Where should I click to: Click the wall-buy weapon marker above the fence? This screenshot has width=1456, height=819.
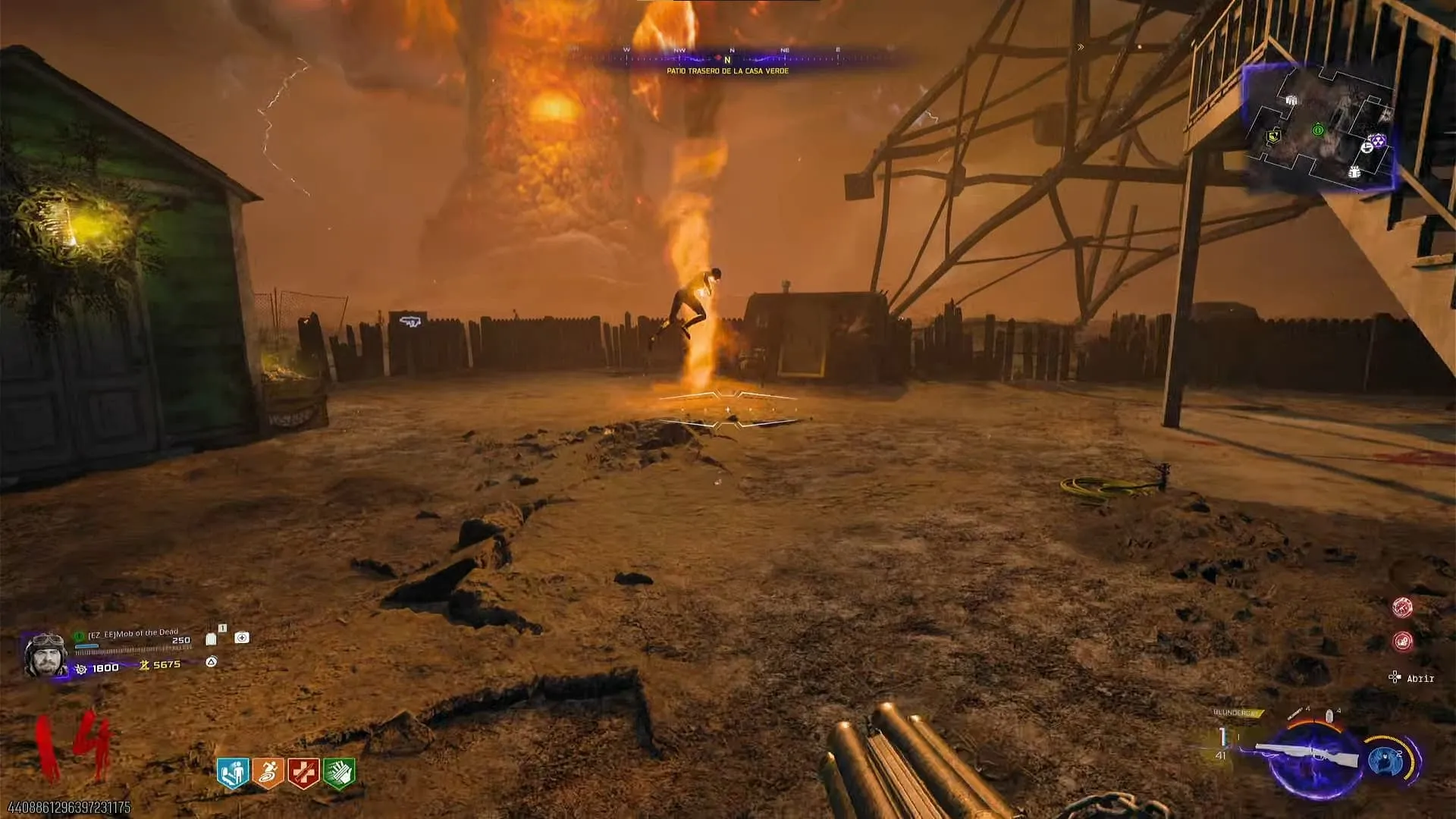(408, 321)
